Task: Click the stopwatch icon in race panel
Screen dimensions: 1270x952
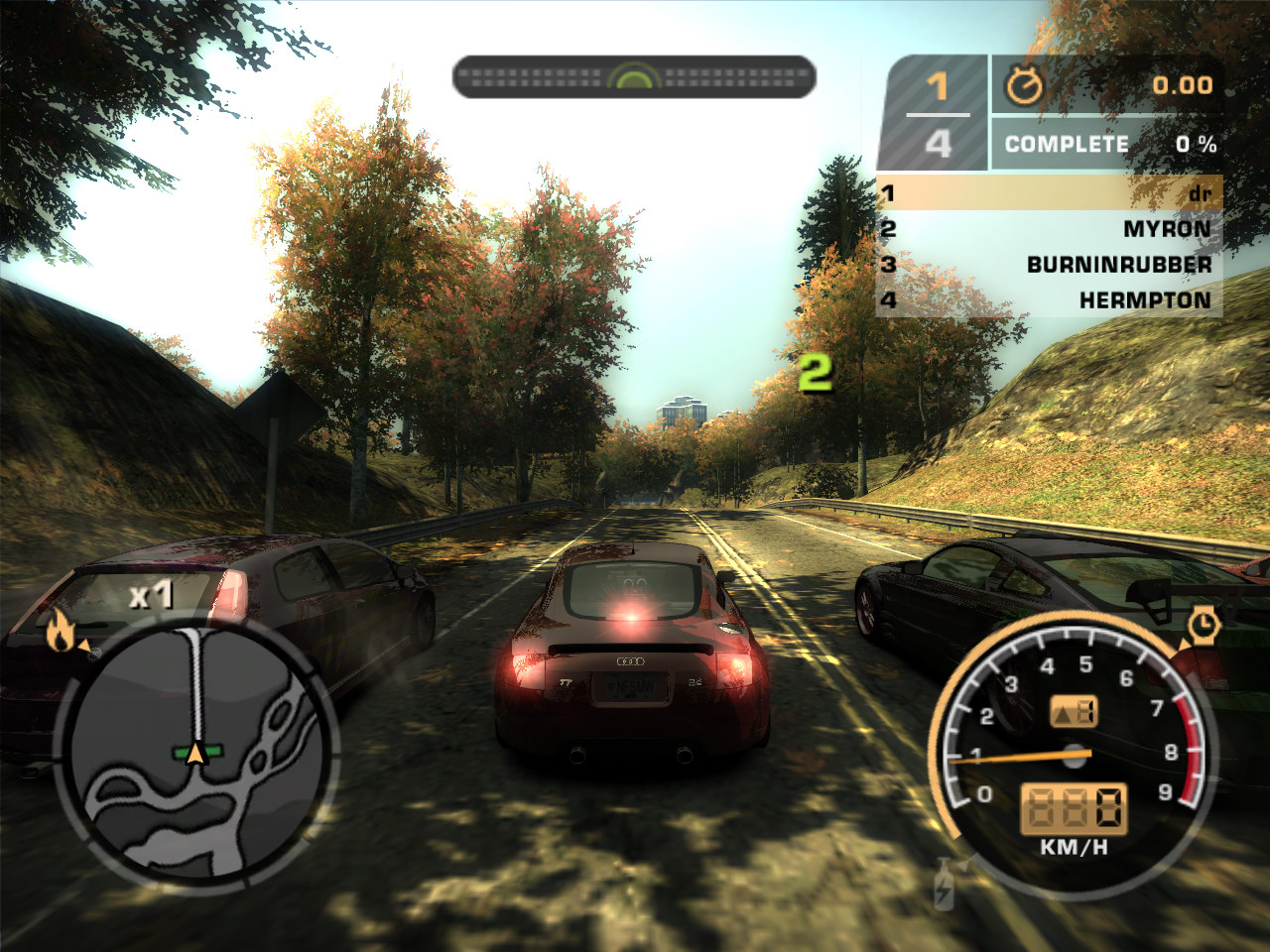Action: 1024,86
